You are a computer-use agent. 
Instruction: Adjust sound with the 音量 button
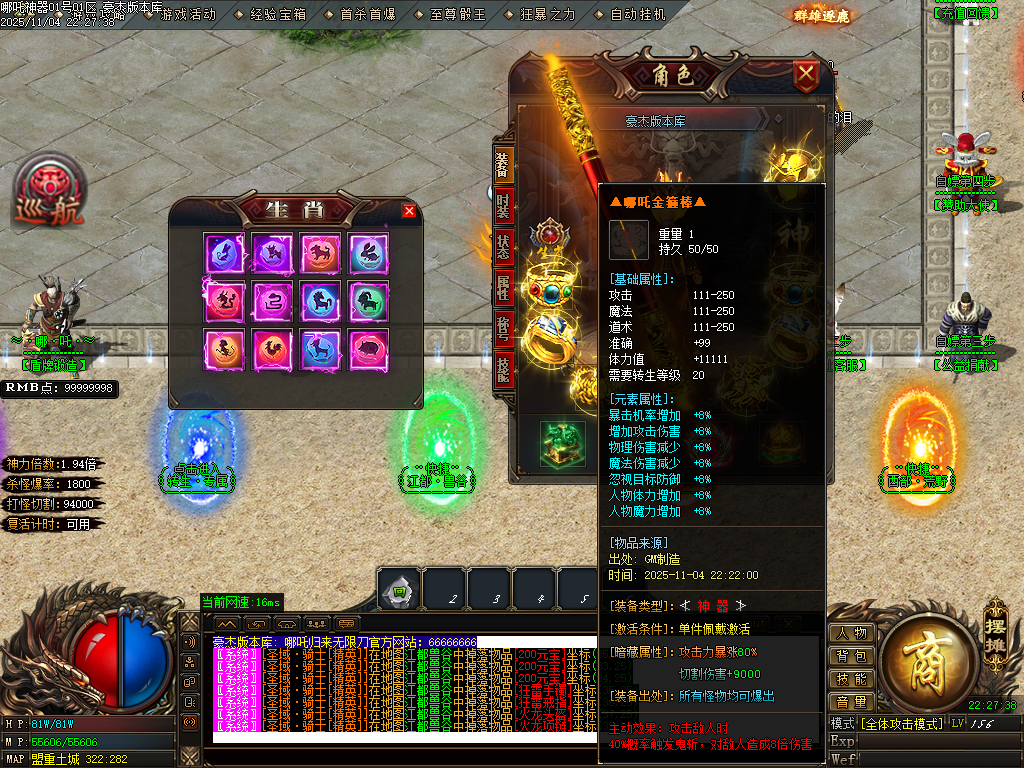pos(852,702)
